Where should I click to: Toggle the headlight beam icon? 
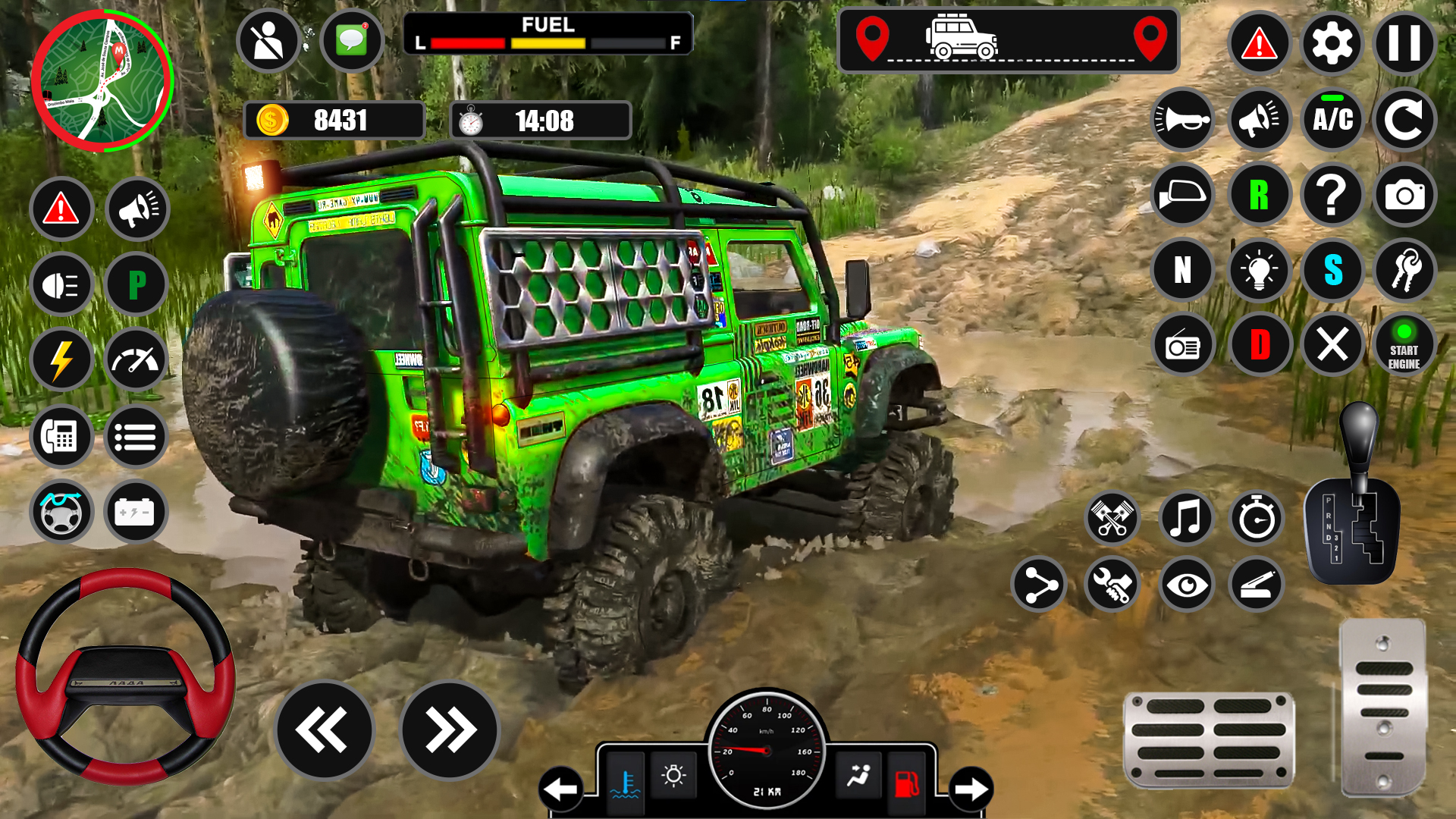pyautogui.click(x=61, y=285)
